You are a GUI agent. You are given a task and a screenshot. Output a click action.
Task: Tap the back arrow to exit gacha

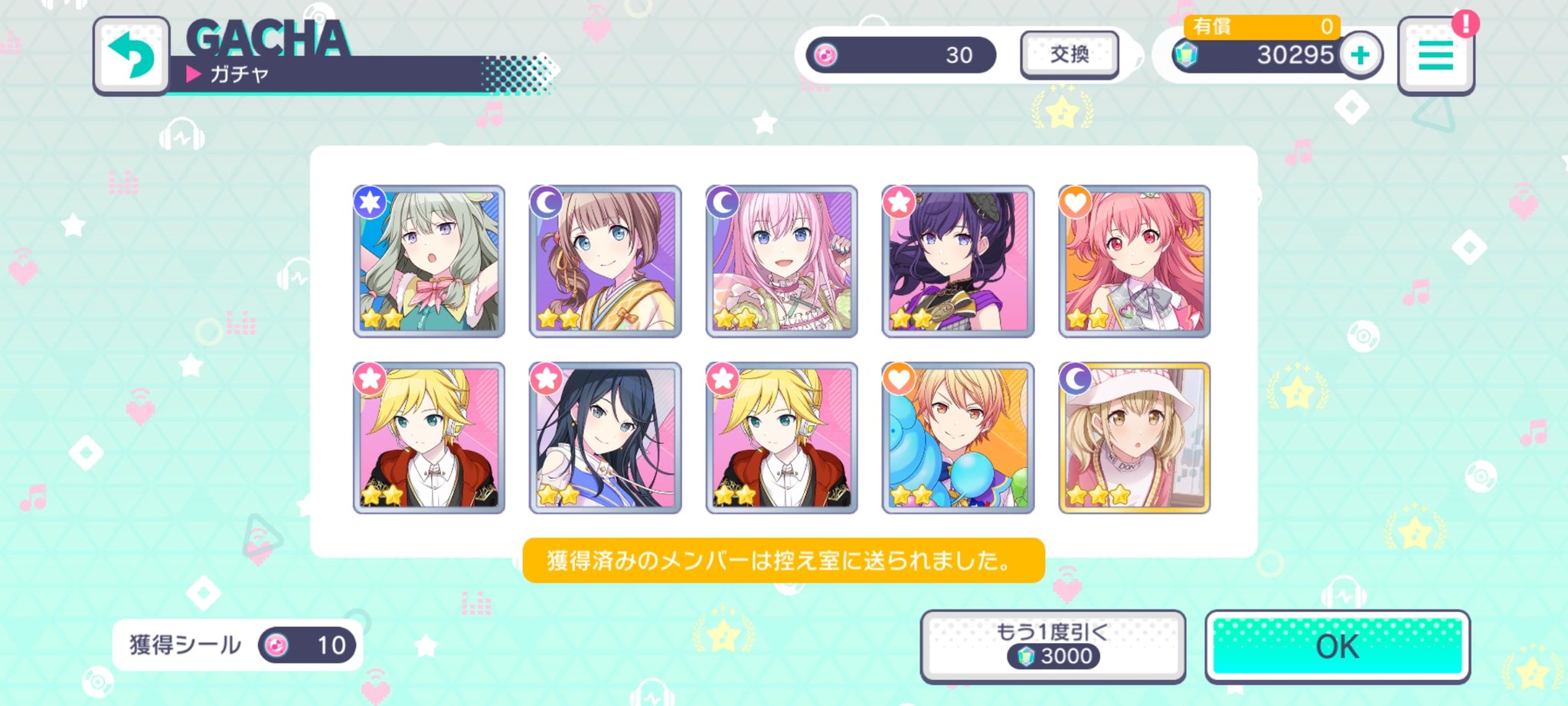click(x=131, y=56)
